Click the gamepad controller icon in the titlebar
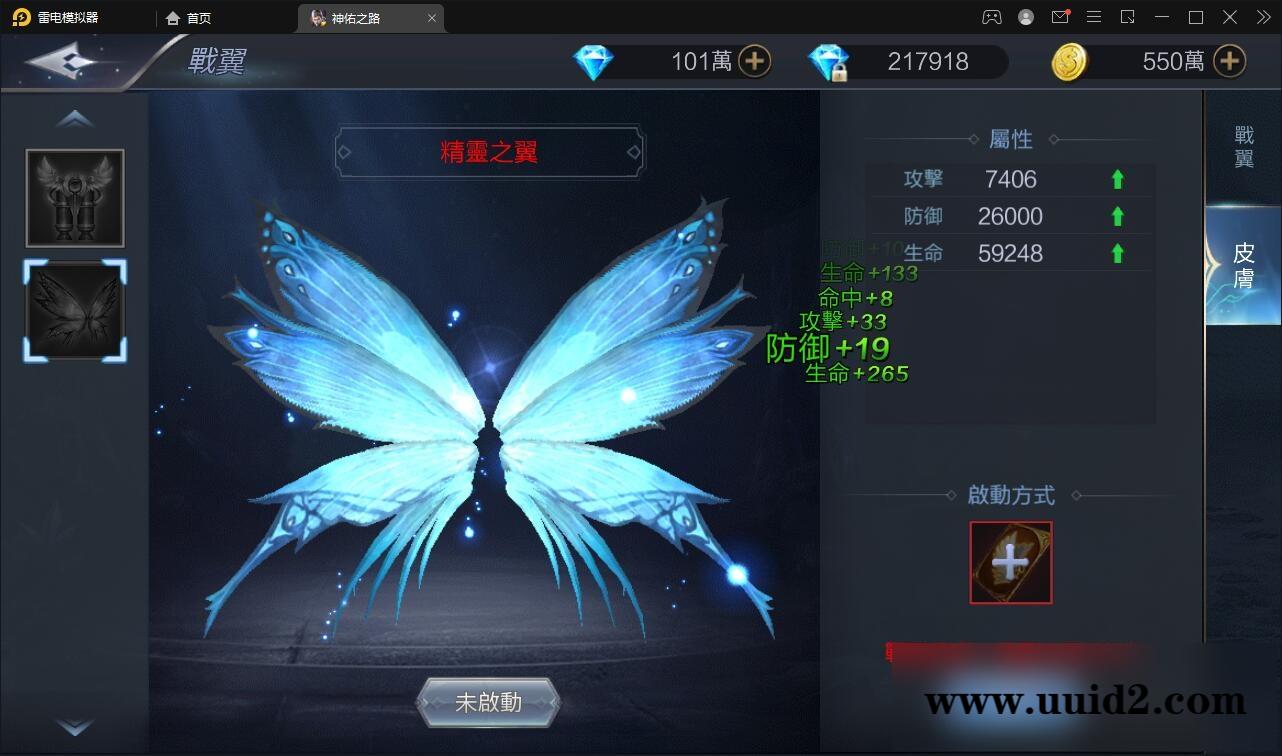Image resolution: width=1282 pixels, height=756 pixels. [x=991, y=17]
